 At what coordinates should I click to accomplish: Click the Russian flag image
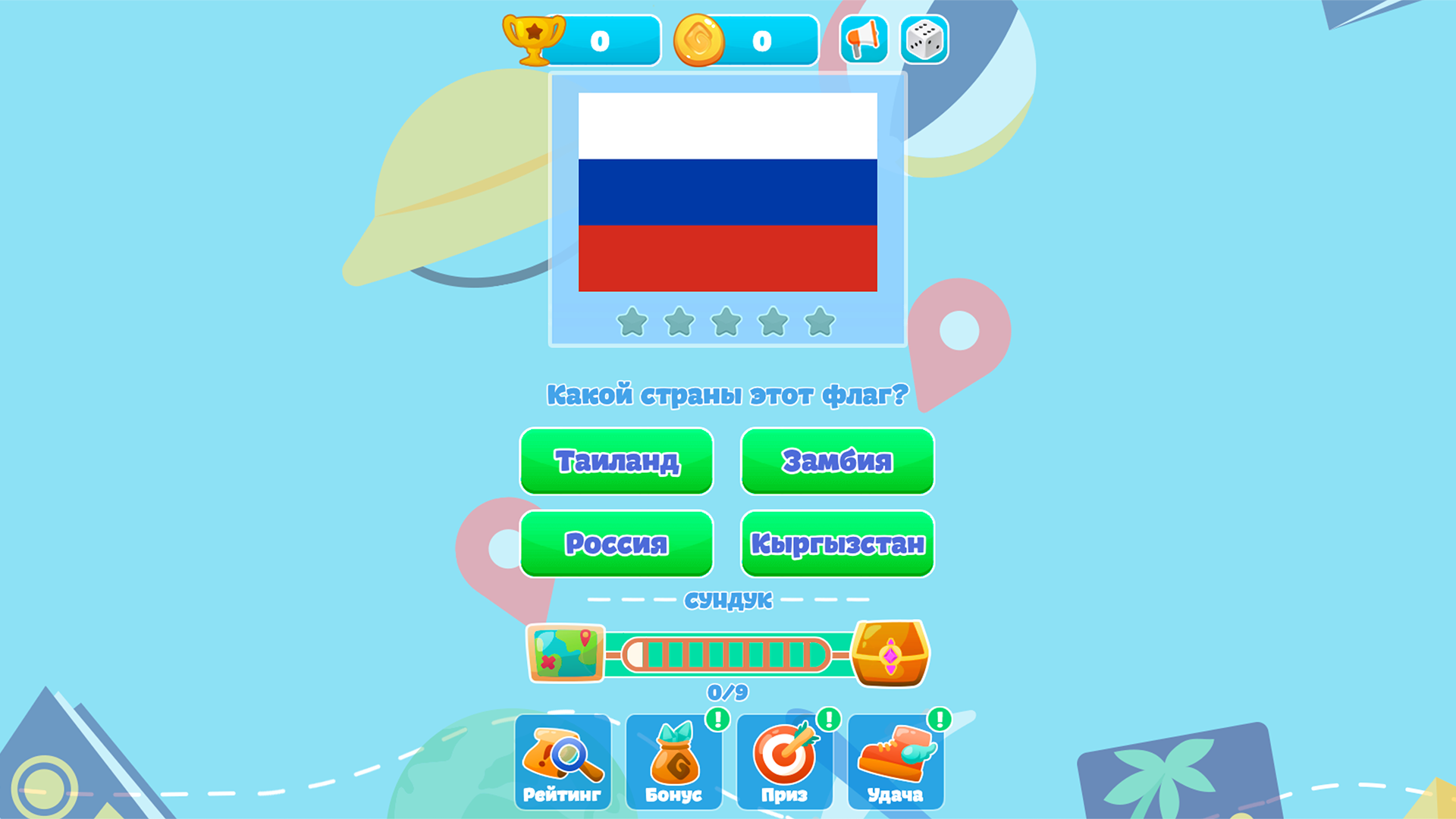pos(727,191)
